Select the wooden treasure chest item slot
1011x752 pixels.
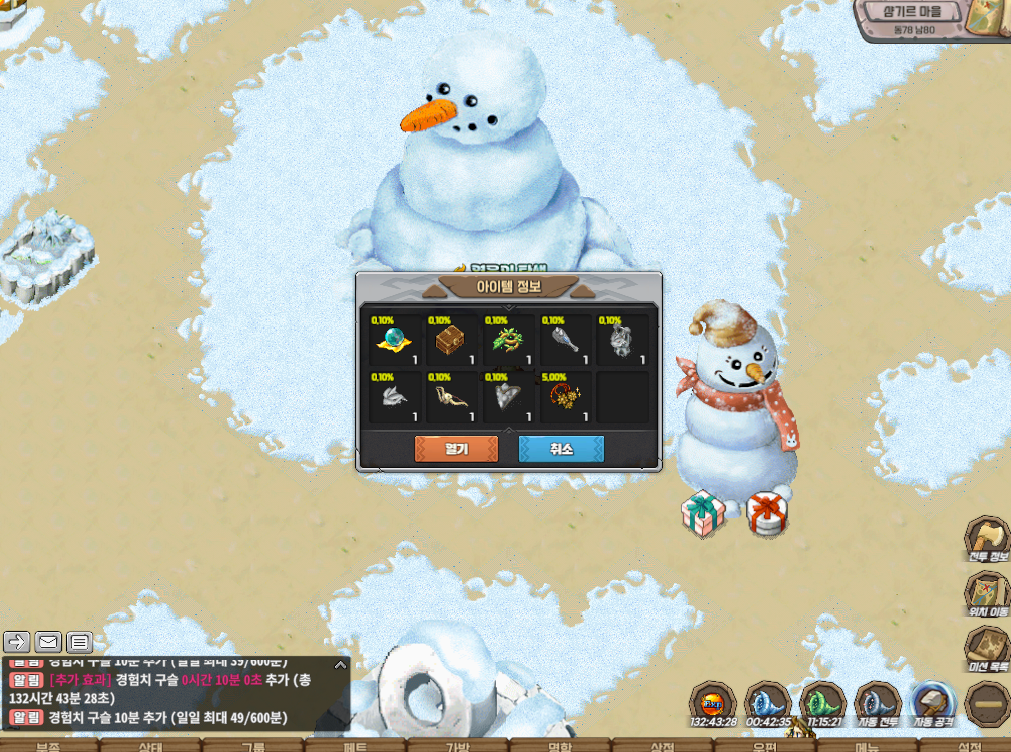click(x=452, y=341)
